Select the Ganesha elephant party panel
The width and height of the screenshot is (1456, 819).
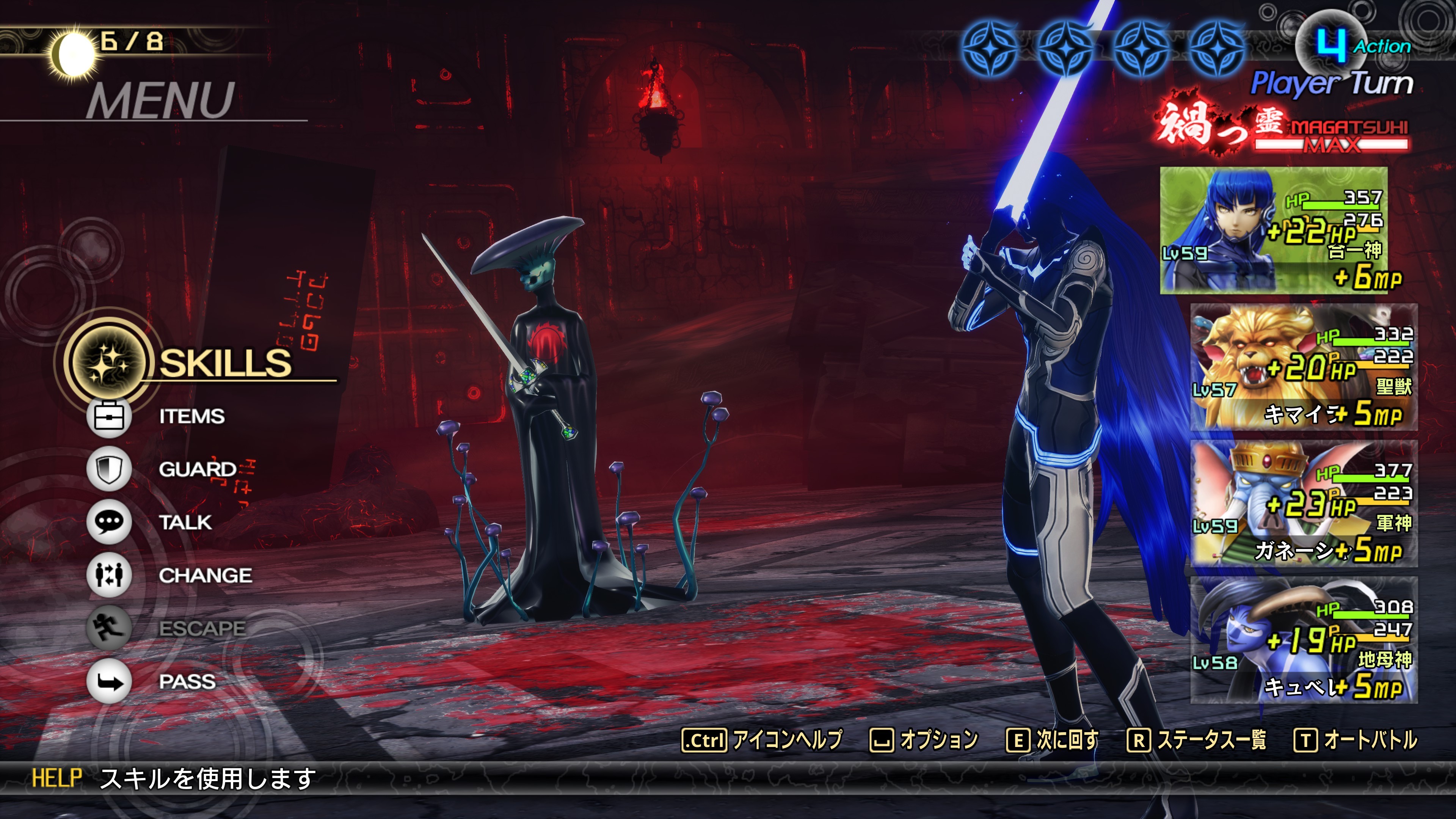click(1304, 503)
